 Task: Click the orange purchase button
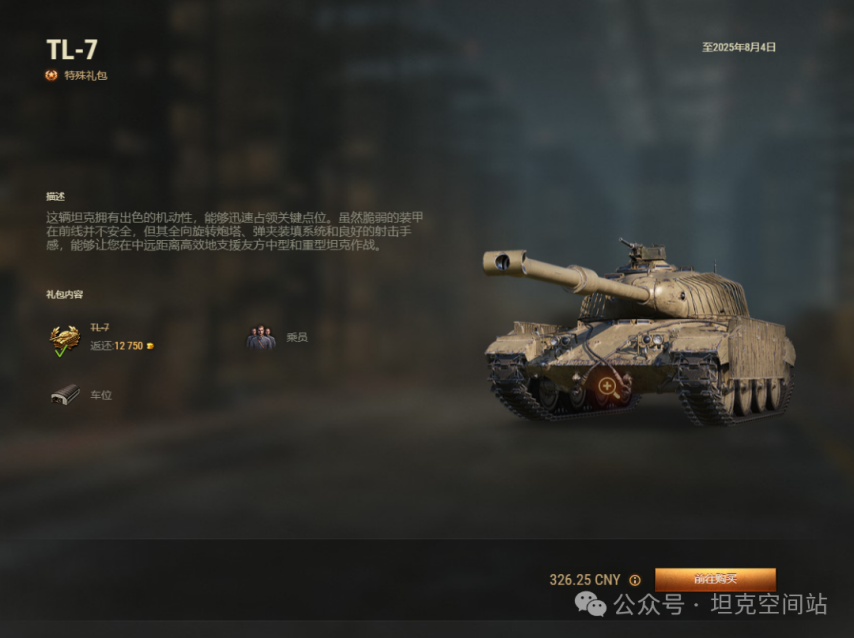coord(715,579)
